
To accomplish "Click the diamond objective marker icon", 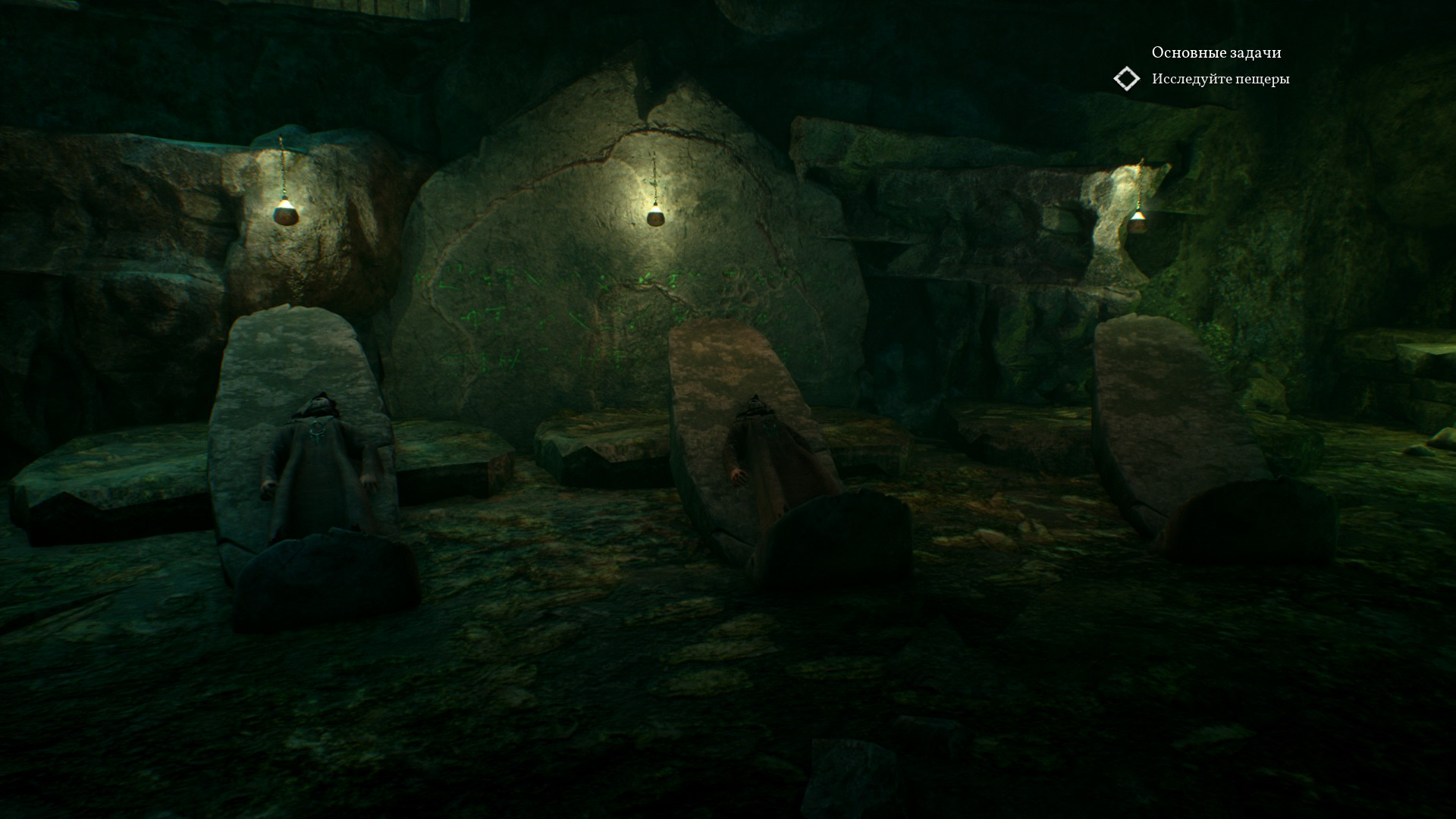I will click(1127, 79).
